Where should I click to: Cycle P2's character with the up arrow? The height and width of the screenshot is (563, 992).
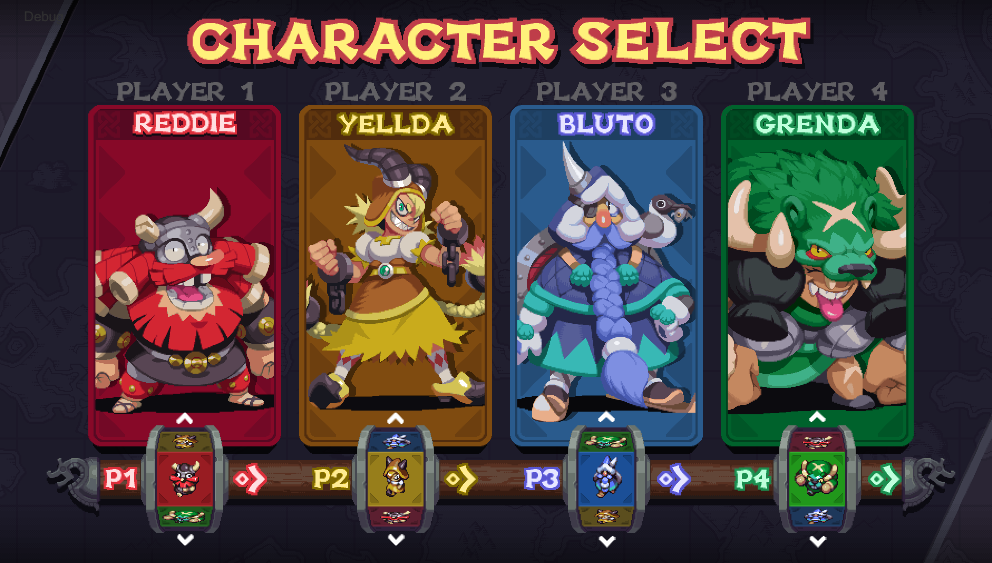point(396,418)
